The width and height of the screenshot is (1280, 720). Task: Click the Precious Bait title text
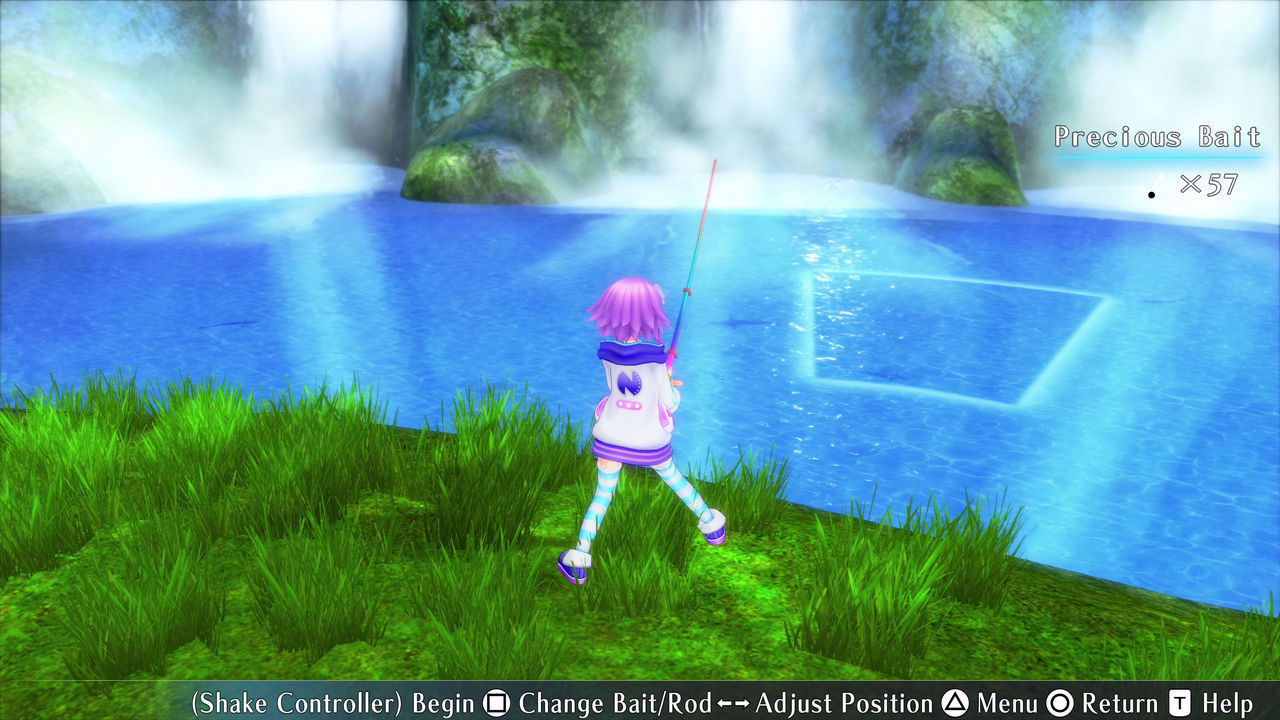[1157, 137]
